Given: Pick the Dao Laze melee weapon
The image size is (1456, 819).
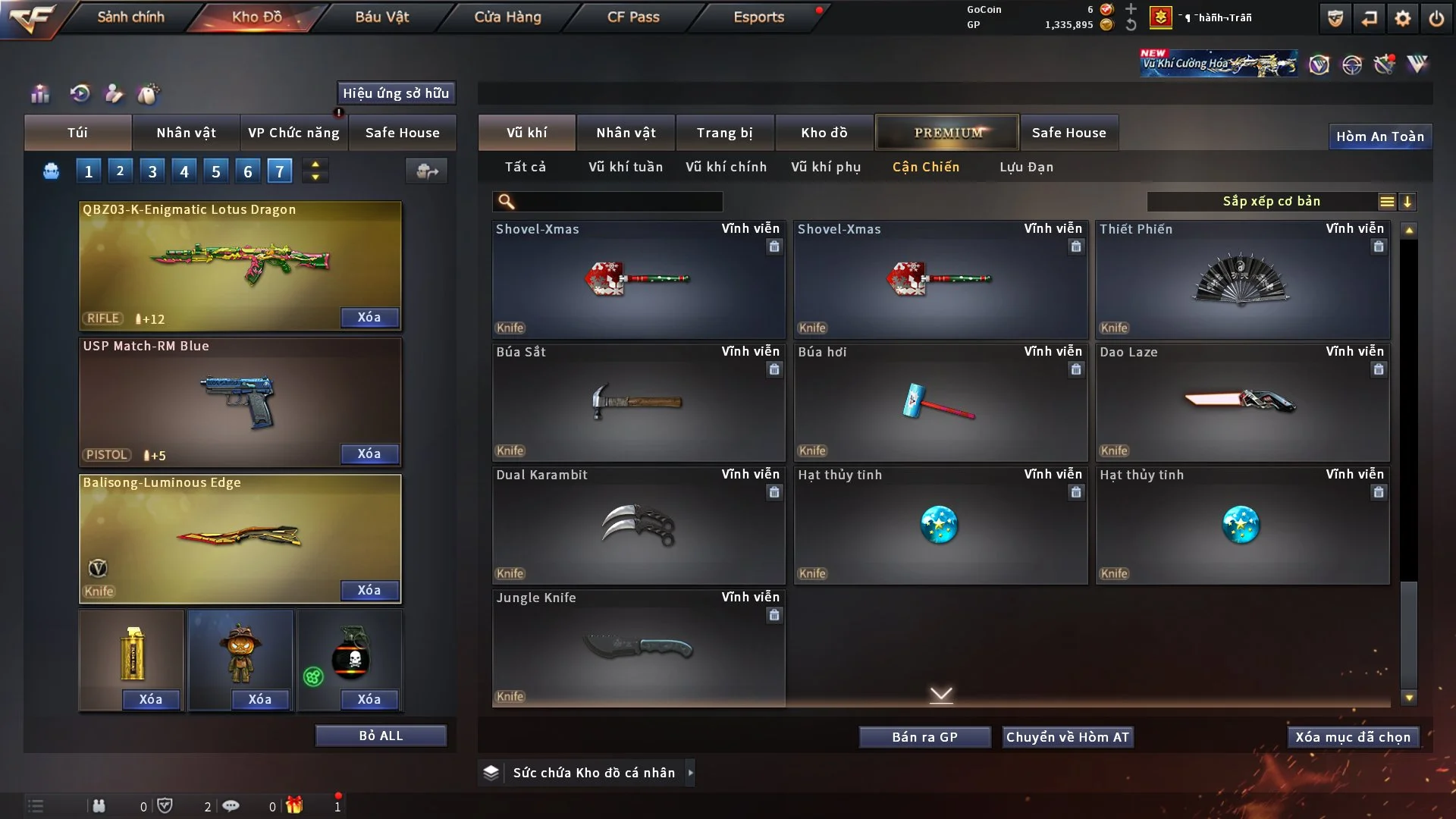Looking at the screenshot, I should click(x=1242, y=403).
